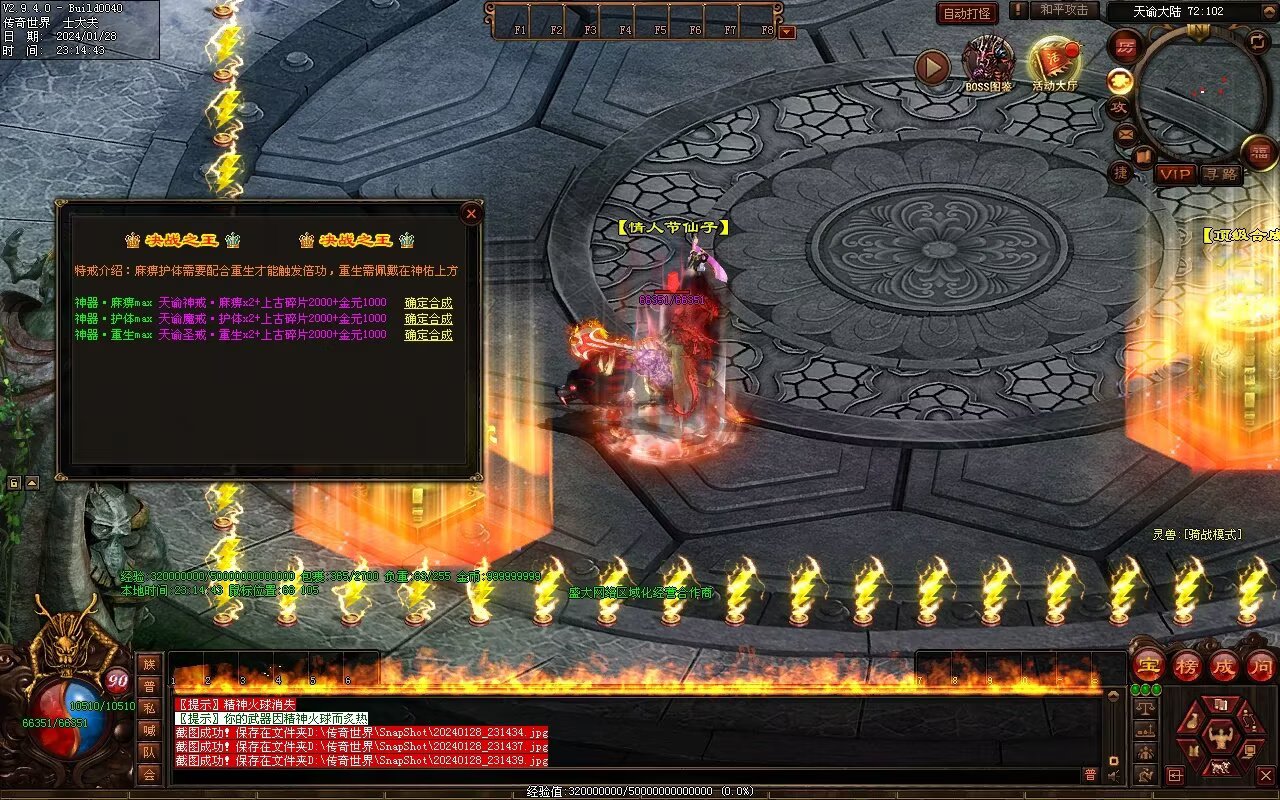Open the 宝 treasure shop button

pos(1148,665)
